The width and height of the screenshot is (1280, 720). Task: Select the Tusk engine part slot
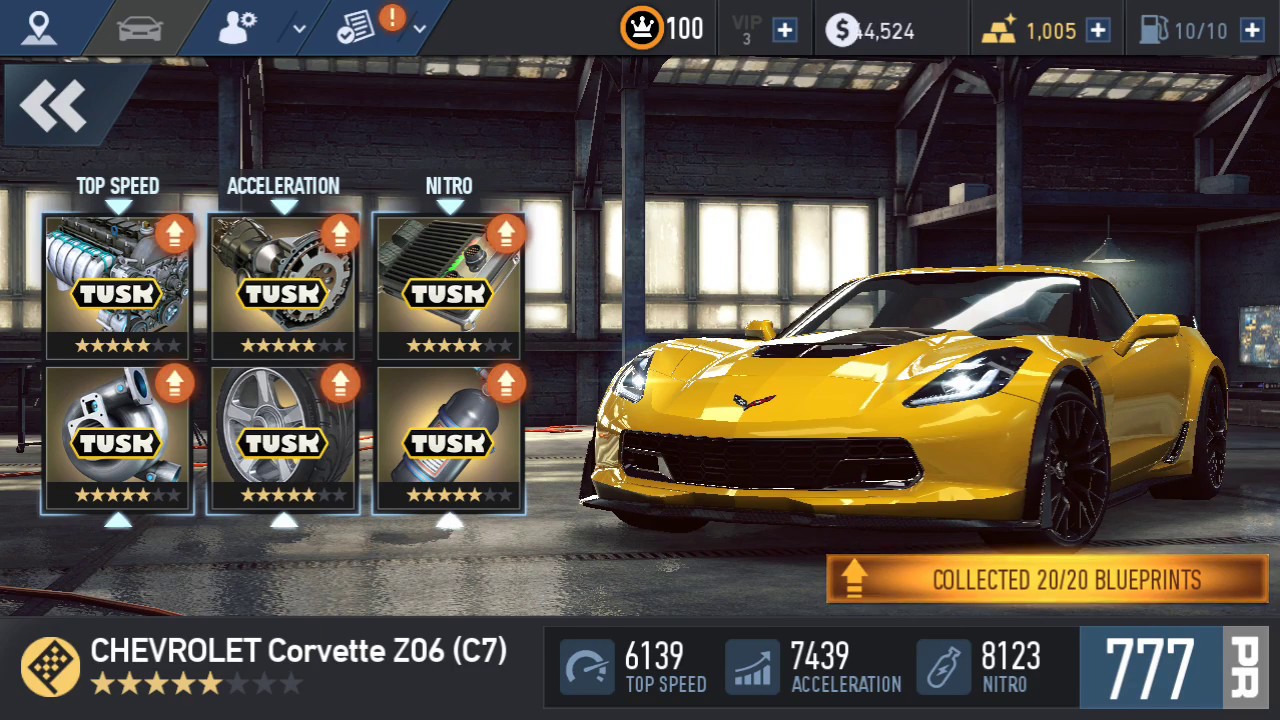[x=118, y=285]
